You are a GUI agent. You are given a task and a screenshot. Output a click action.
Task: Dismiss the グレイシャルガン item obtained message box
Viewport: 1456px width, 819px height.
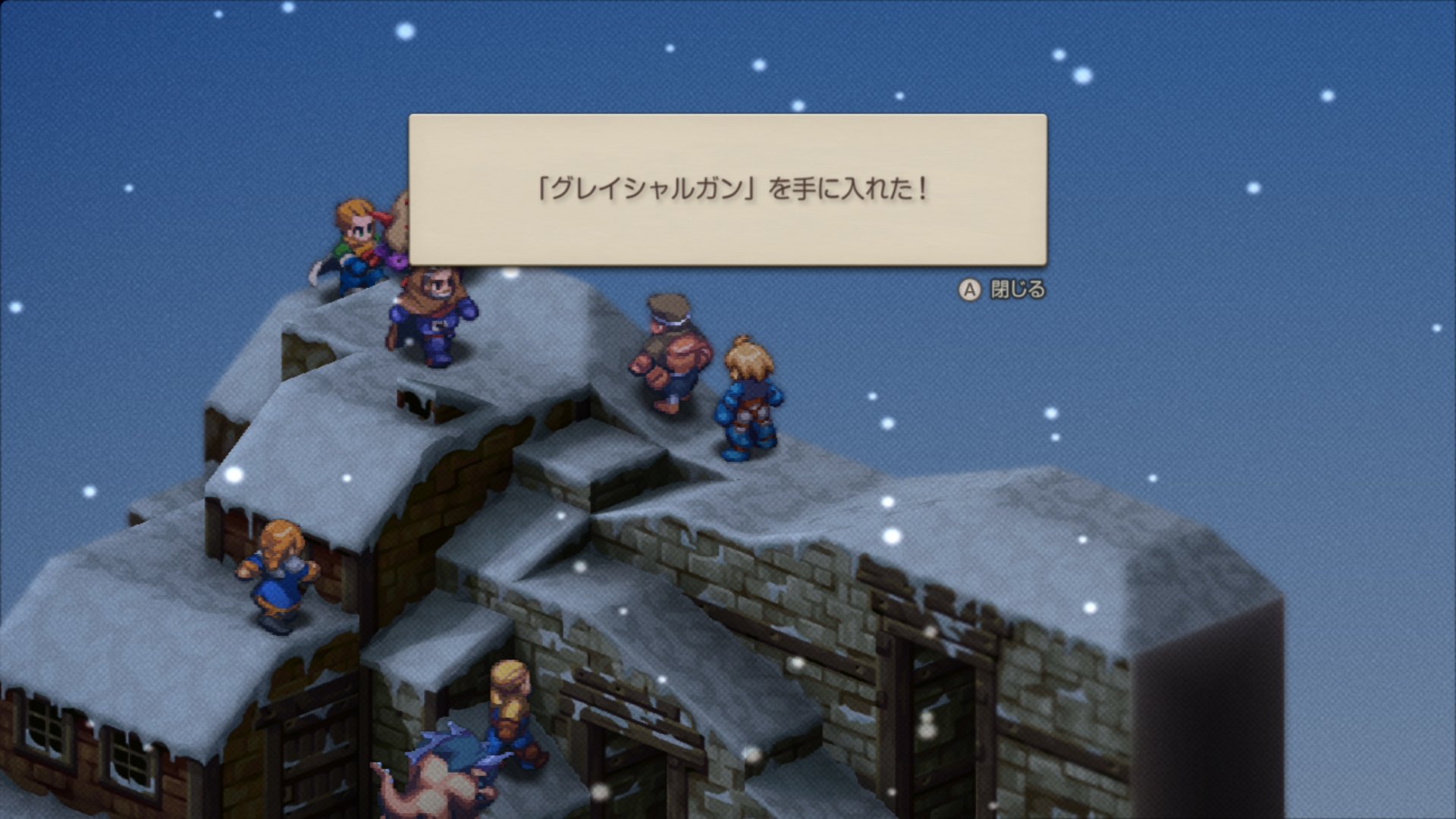click(x=1003, y=290)
